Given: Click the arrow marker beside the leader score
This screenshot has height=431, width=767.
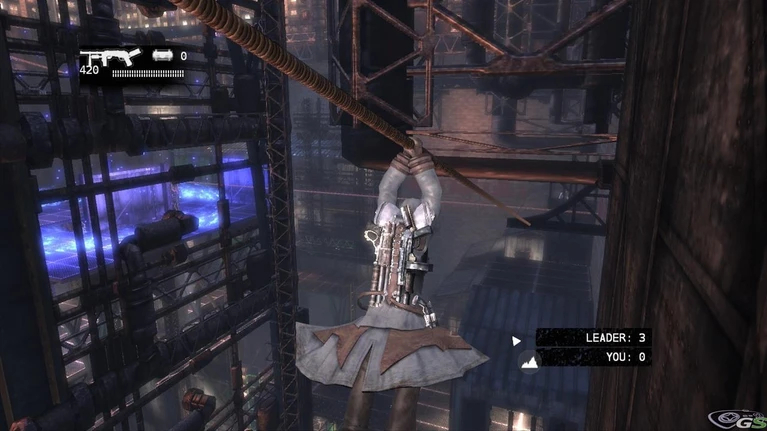Looking at the screenshot, I should point(517,340).
